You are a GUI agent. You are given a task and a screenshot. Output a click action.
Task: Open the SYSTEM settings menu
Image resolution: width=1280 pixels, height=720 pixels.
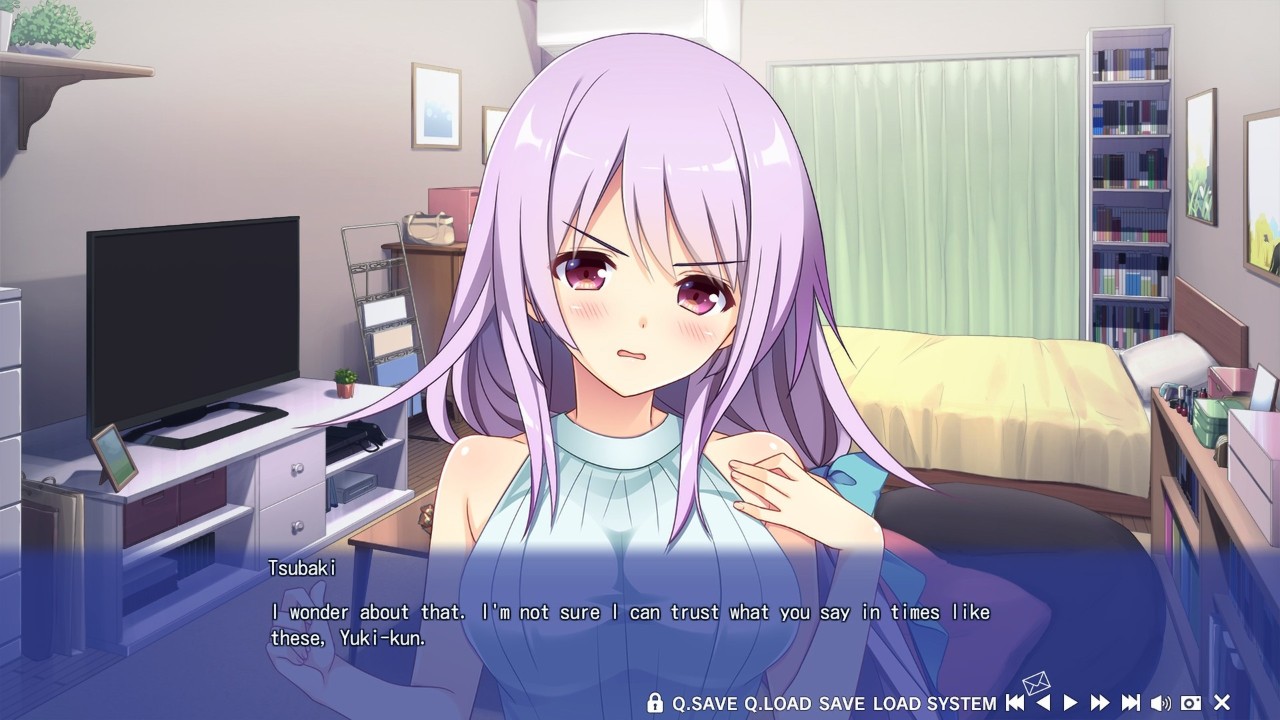click(x=961, y=703)
